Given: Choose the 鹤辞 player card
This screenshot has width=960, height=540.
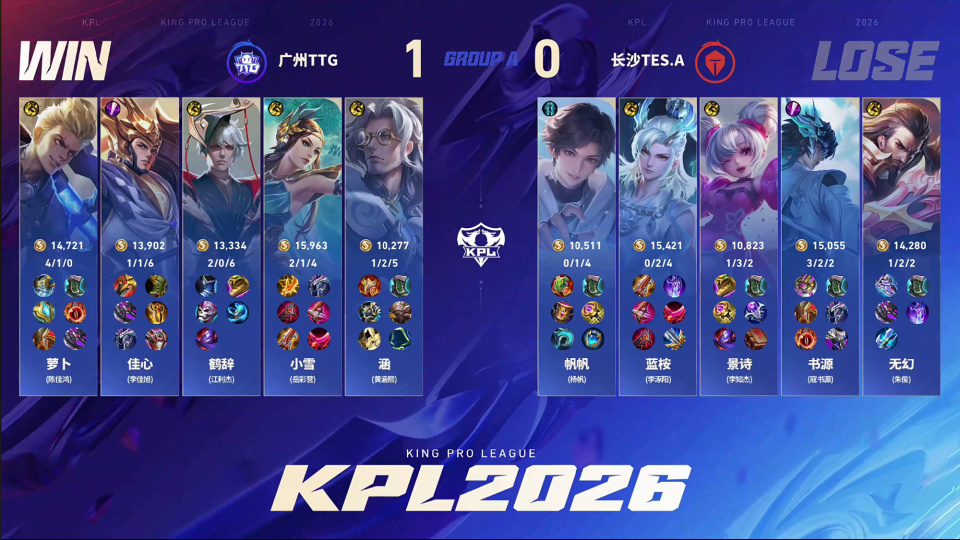Looking at the screenshot, I should point(220,245).
